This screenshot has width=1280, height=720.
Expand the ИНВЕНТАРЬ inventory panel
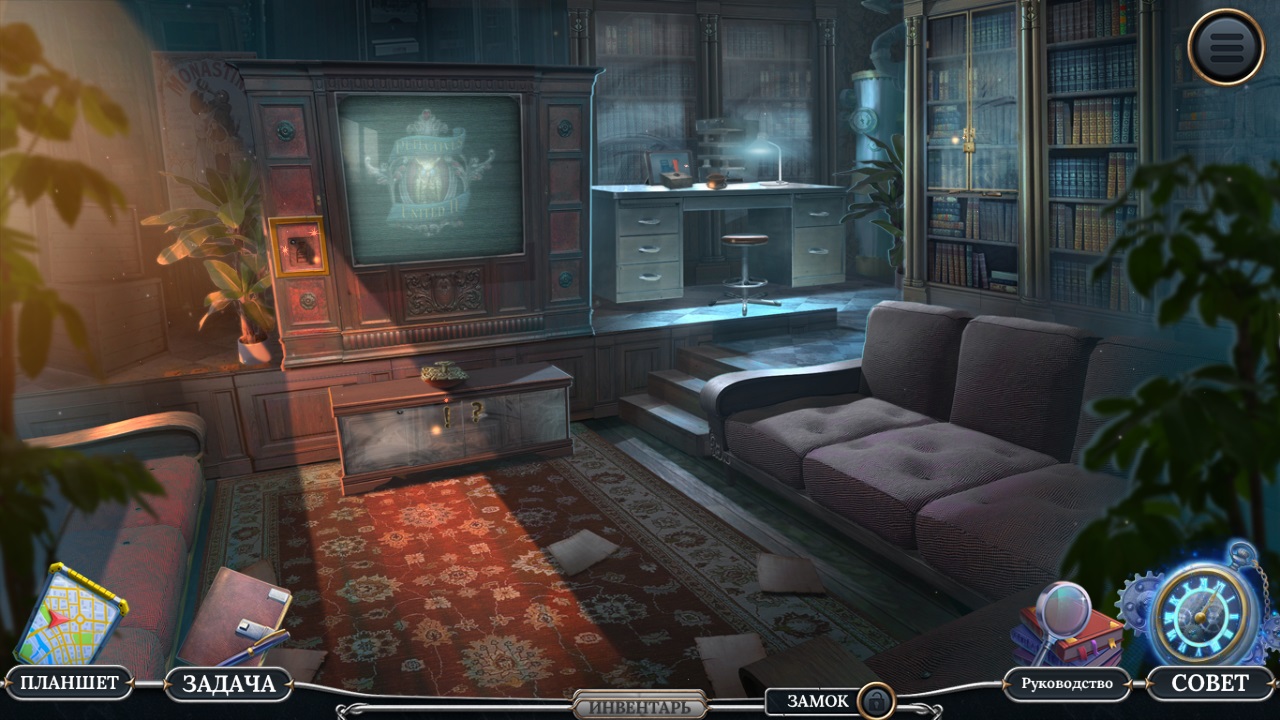639,706
